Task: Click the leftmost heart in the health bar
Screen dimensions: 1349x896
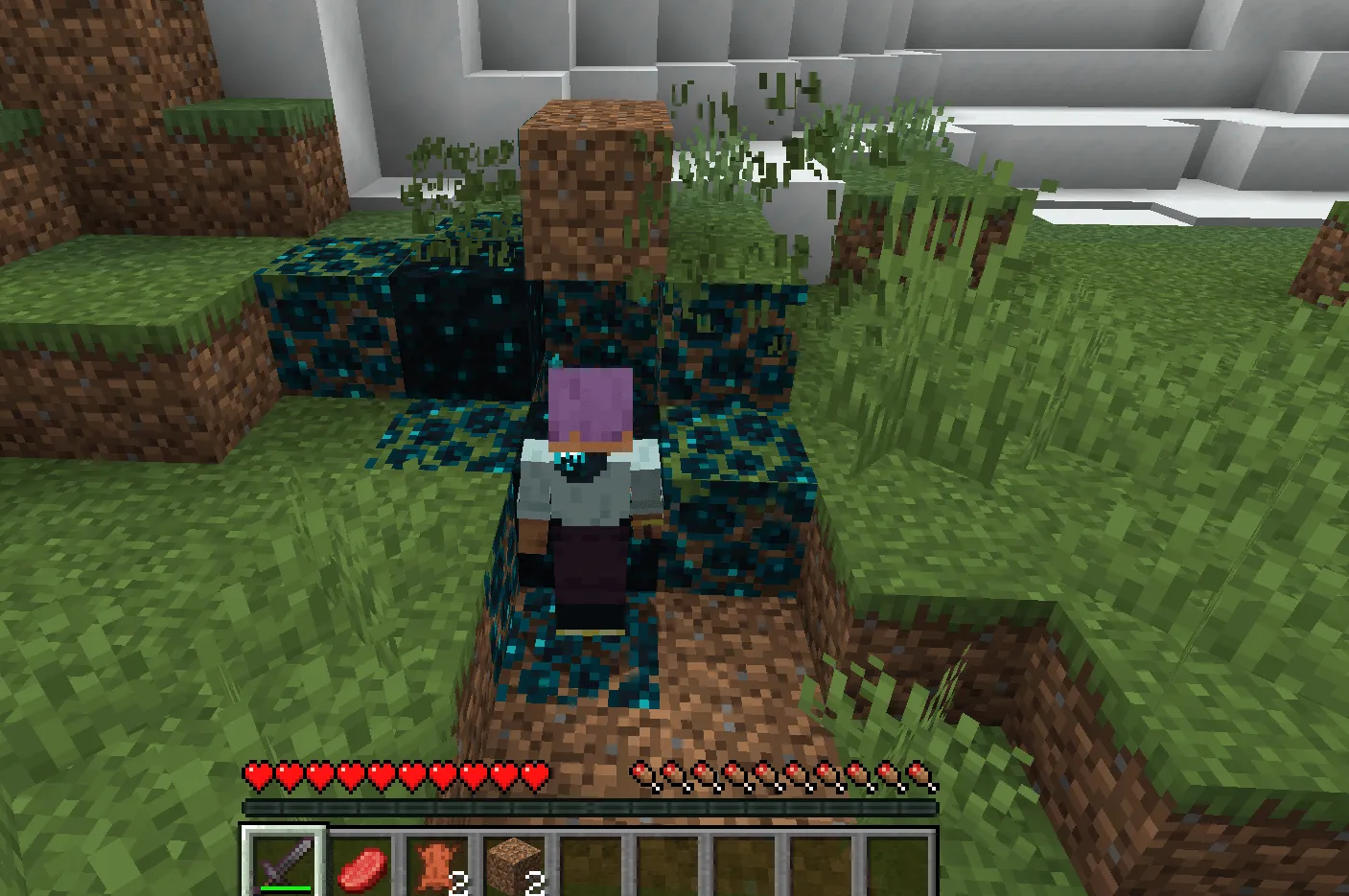Action: [x=255, y=774]
